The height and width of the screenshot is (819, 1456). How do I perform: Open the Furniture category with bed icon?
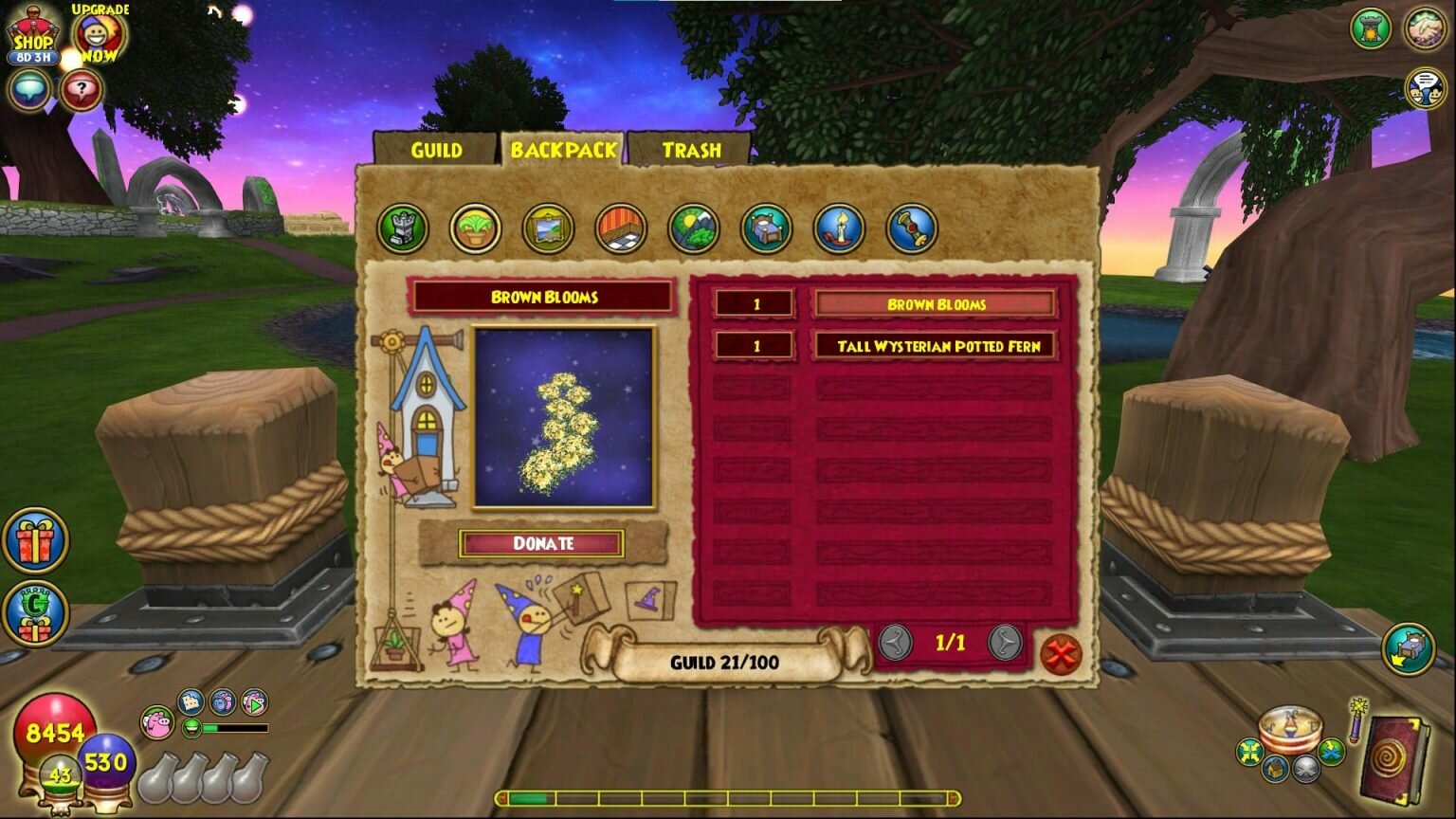pyautogui.click(x=767, y=228)
